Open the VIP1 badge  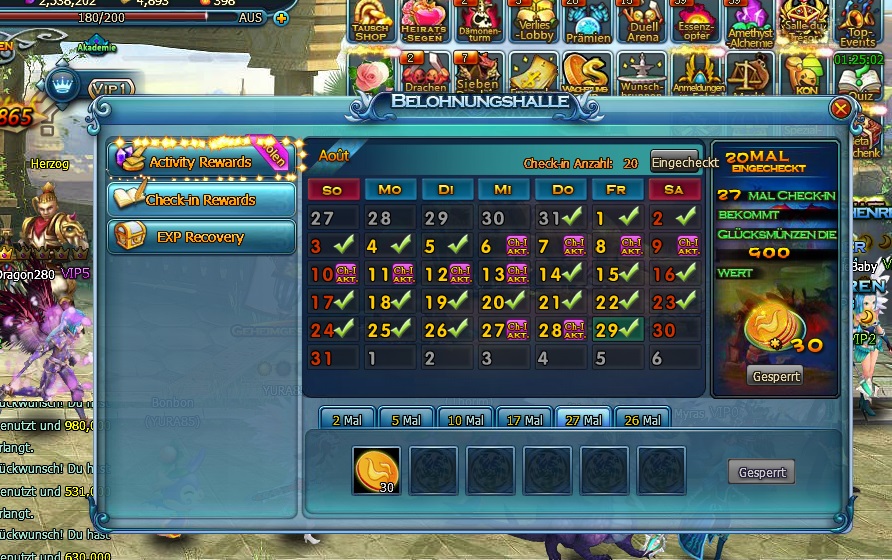112,89
